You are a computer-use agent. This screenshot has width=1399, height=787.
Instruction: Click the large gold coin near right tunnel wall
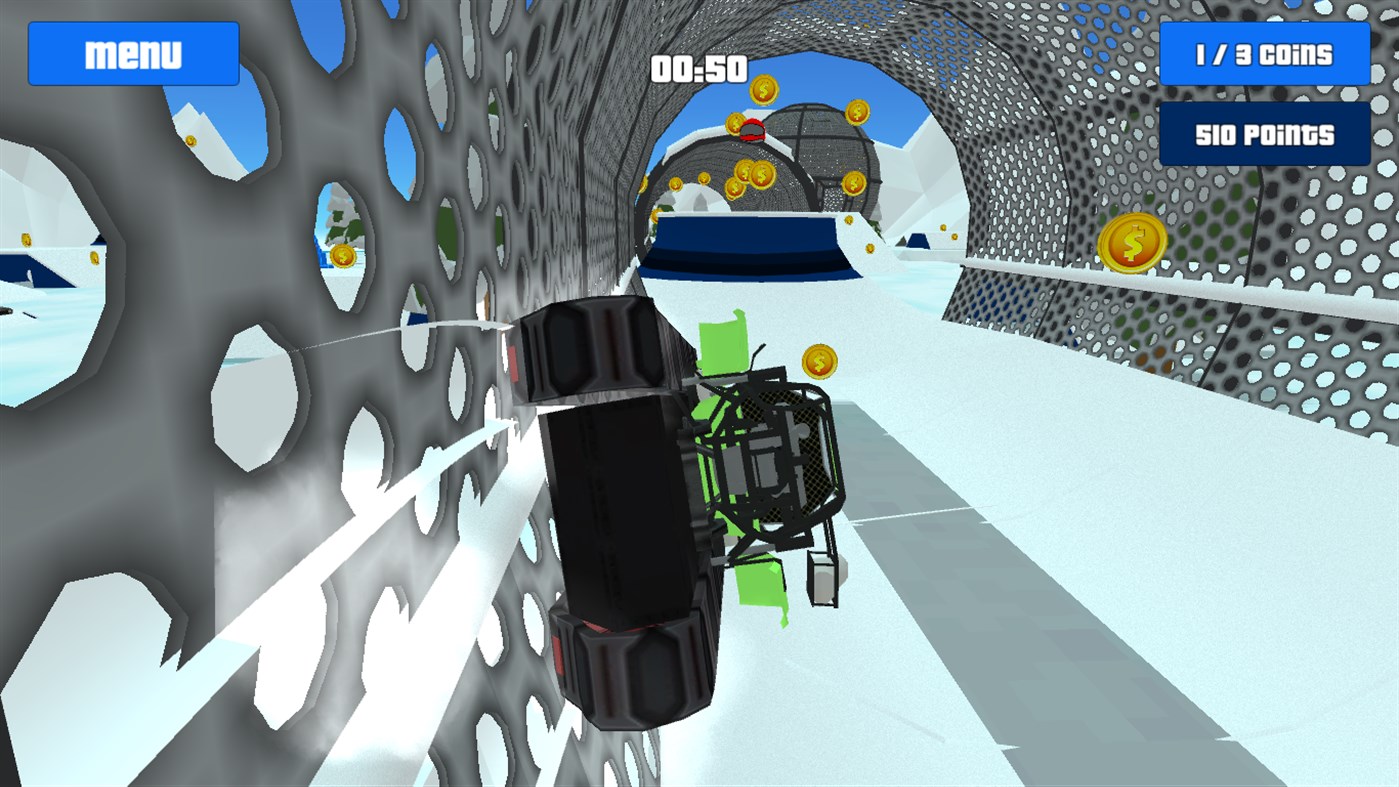[x=1133, y=242]
